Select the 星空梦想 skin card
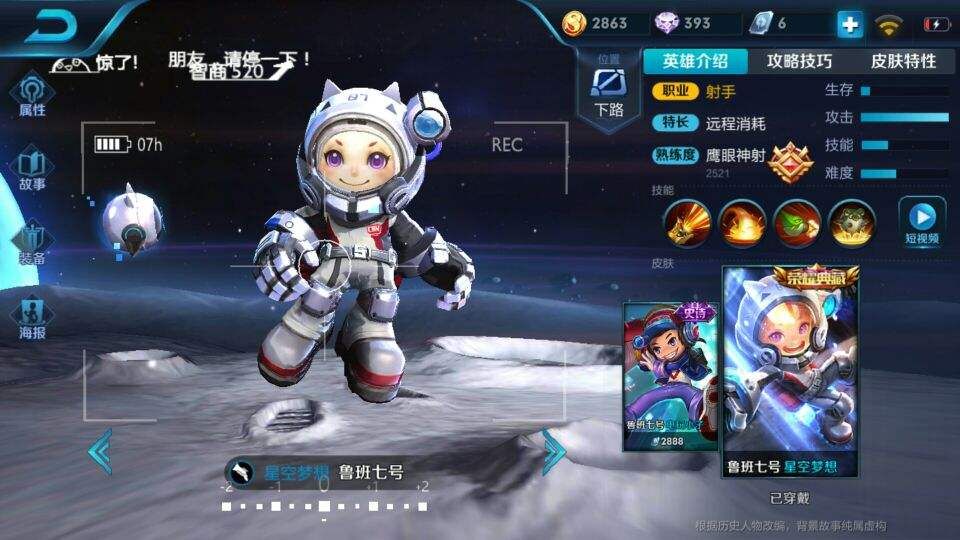Screen dimensions: 960x540 (790, 370)
